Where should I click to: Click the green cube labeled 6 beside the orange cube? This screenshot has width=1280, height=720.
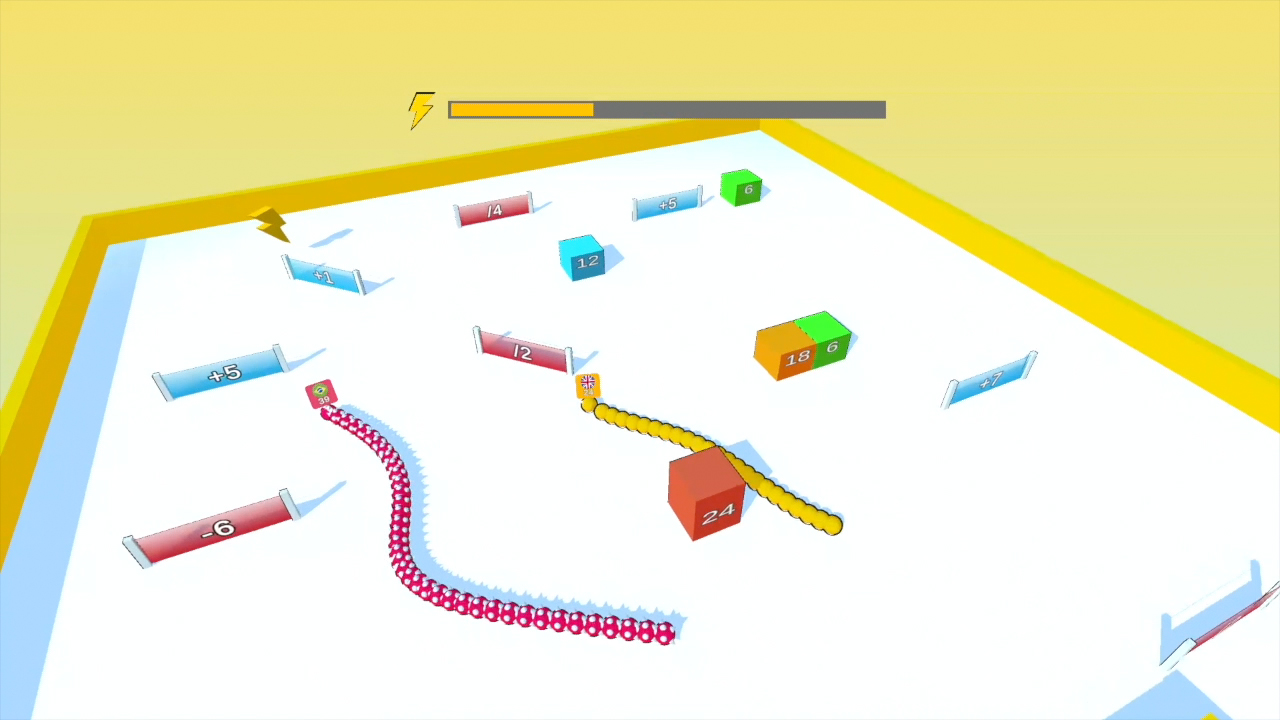click(831, 344)
